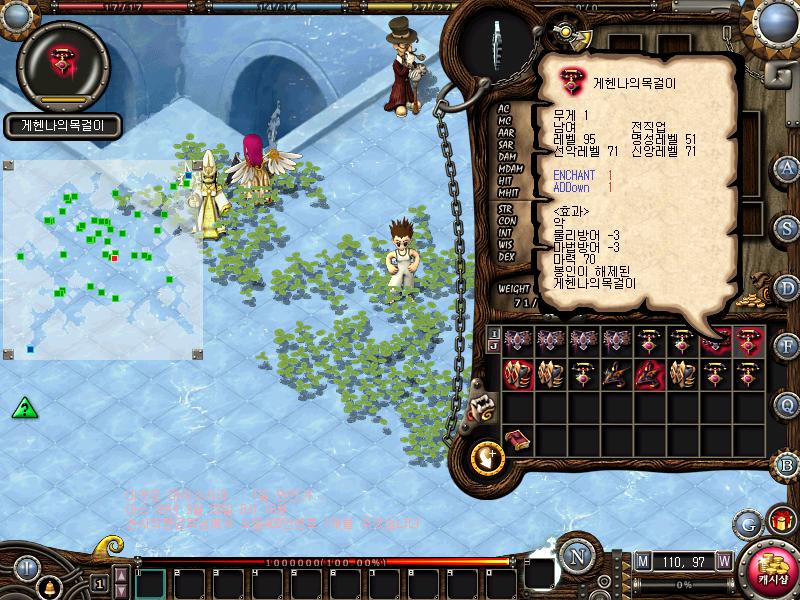Click the W button beside coordinates

(x=723, y=561)
